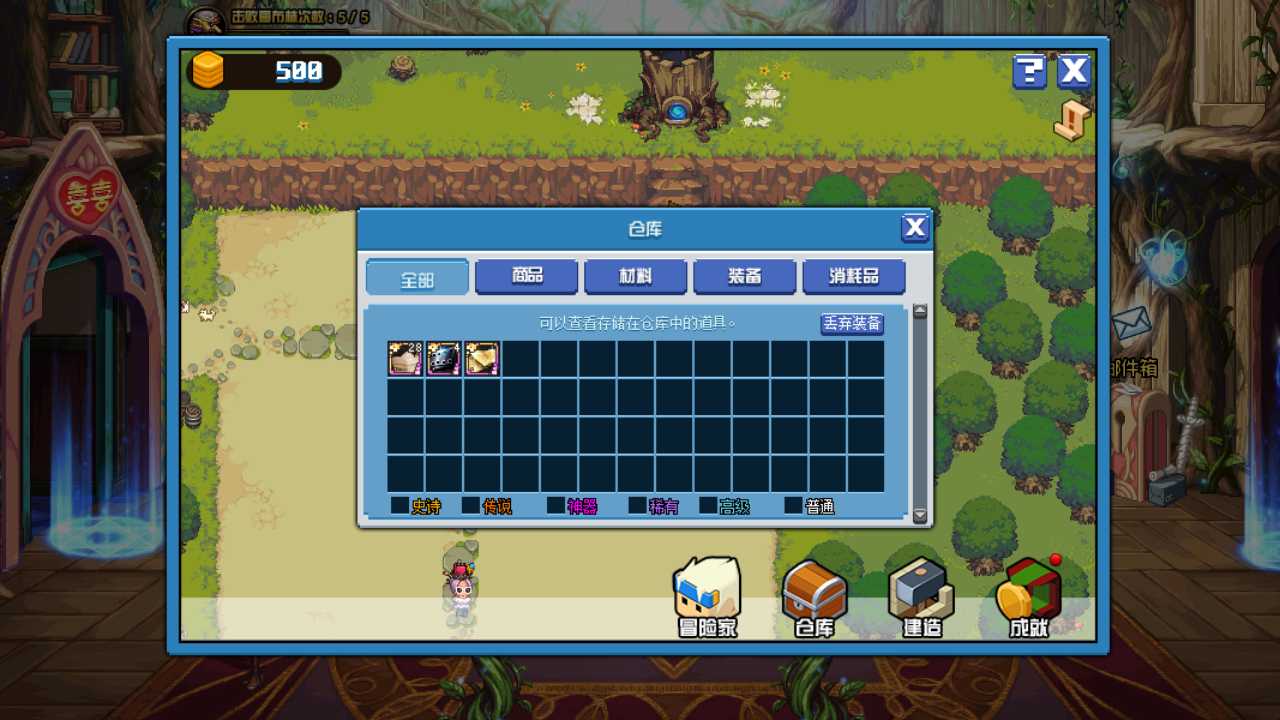
Task: Switch to the 材料 materials tab
Action: (x=635, y=277)
